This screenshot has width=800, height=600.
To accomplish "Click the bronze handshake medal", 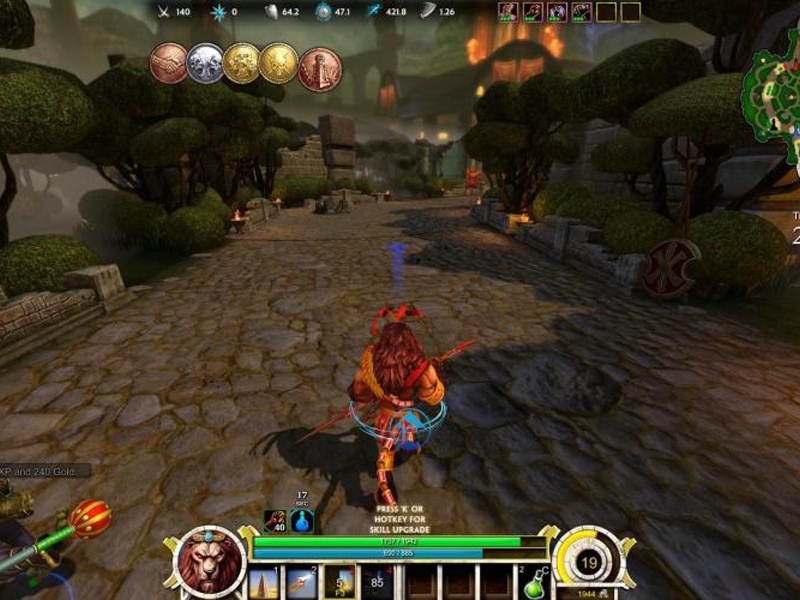I will coord(169,64).
